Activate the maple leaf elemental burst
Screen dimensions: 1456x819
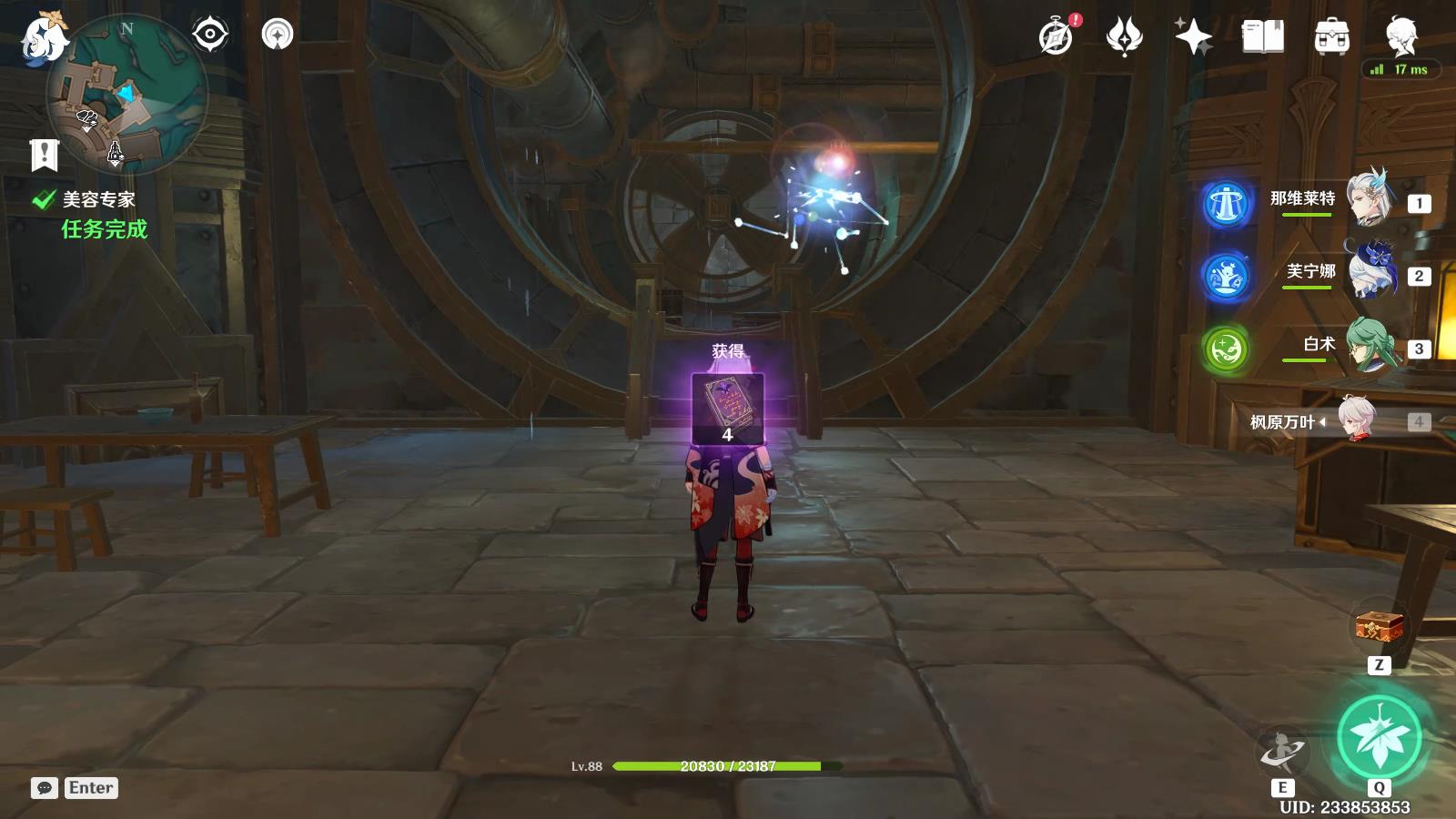click(1380, 737)
